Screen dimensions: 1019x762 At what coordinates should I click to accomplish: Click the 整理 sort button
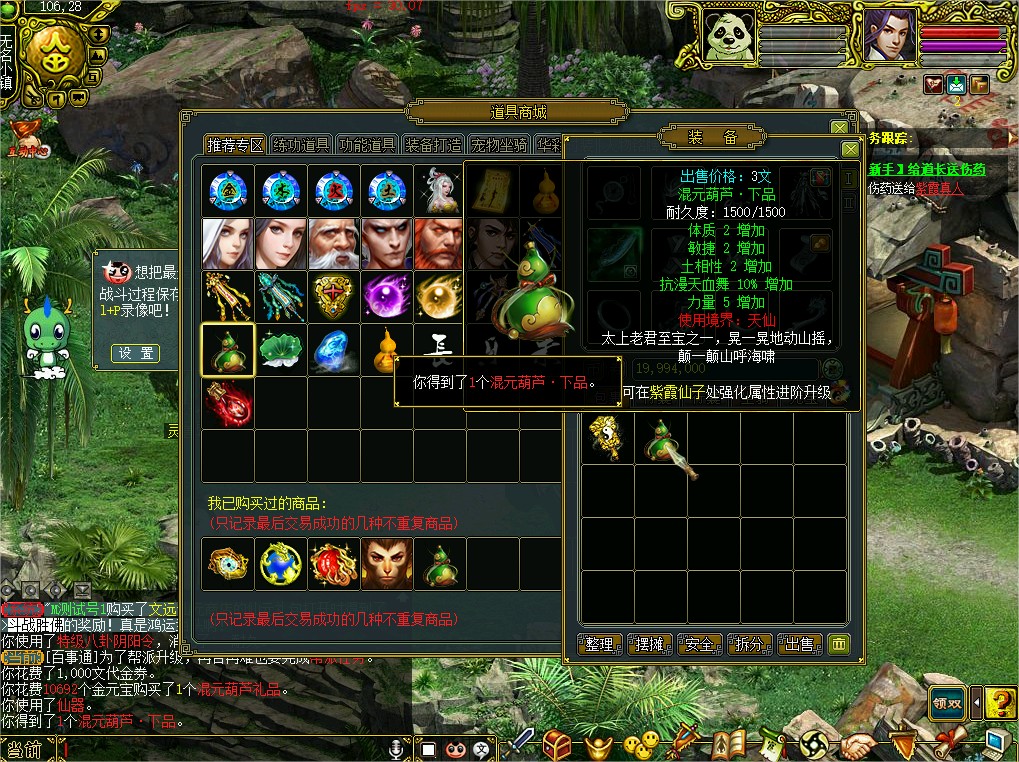[x=600, y=645]
